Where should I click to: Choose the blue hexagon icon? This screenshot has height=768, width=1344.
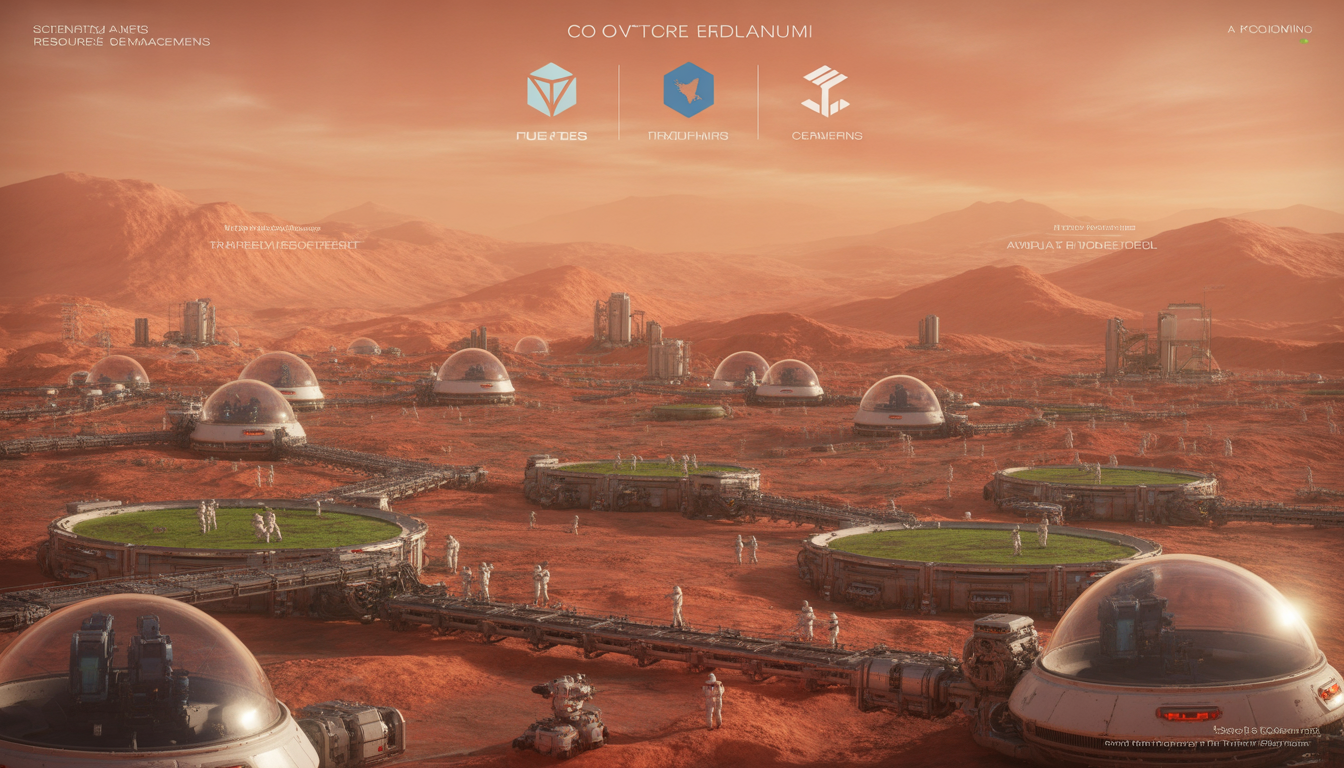(x=688, y=90)
